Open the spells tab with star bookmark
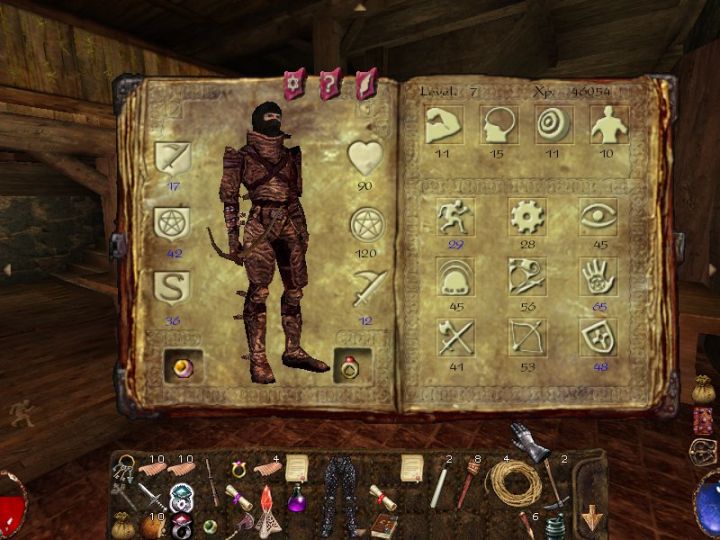 coord(295,83)
